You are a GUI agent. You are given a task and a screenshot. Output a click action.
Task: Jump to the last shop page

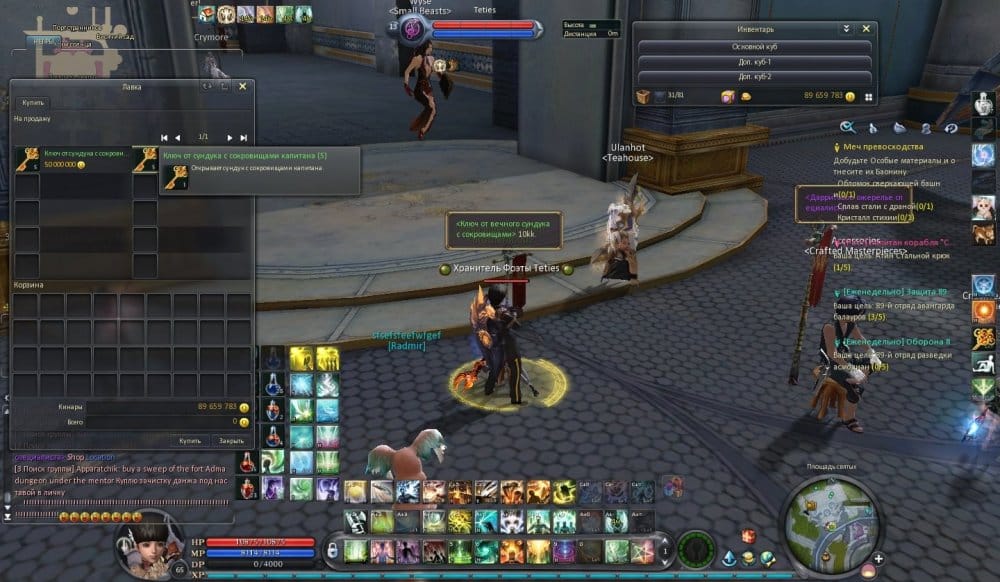point(242,137)
